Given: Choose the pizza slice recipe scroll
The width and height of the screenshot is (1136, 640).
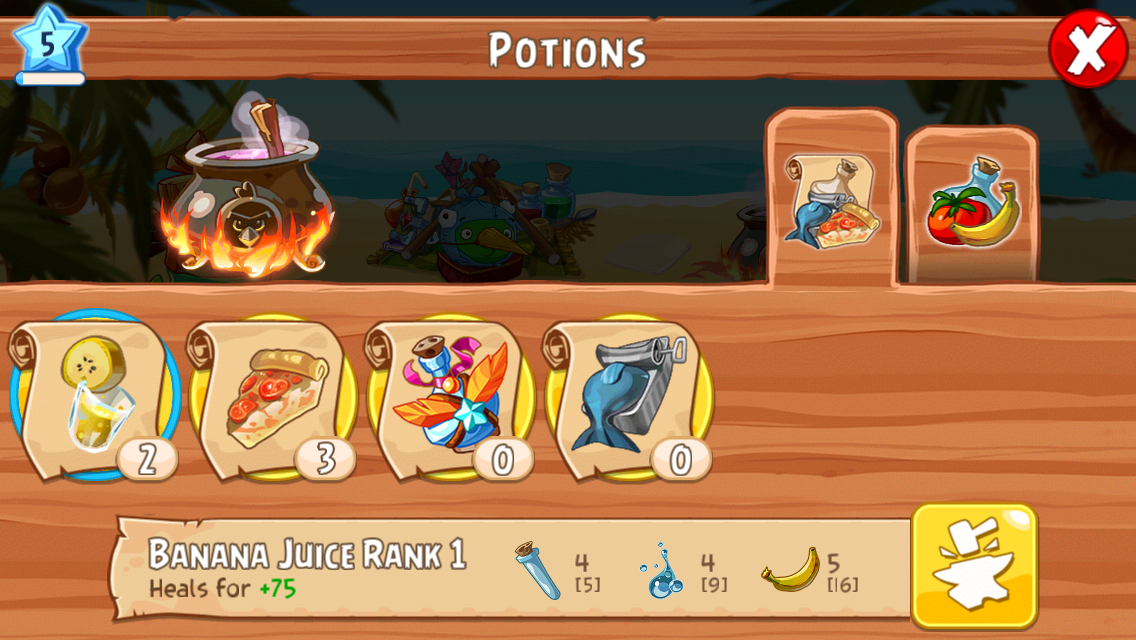Looking at the screenshot, I should click(272, 396).
